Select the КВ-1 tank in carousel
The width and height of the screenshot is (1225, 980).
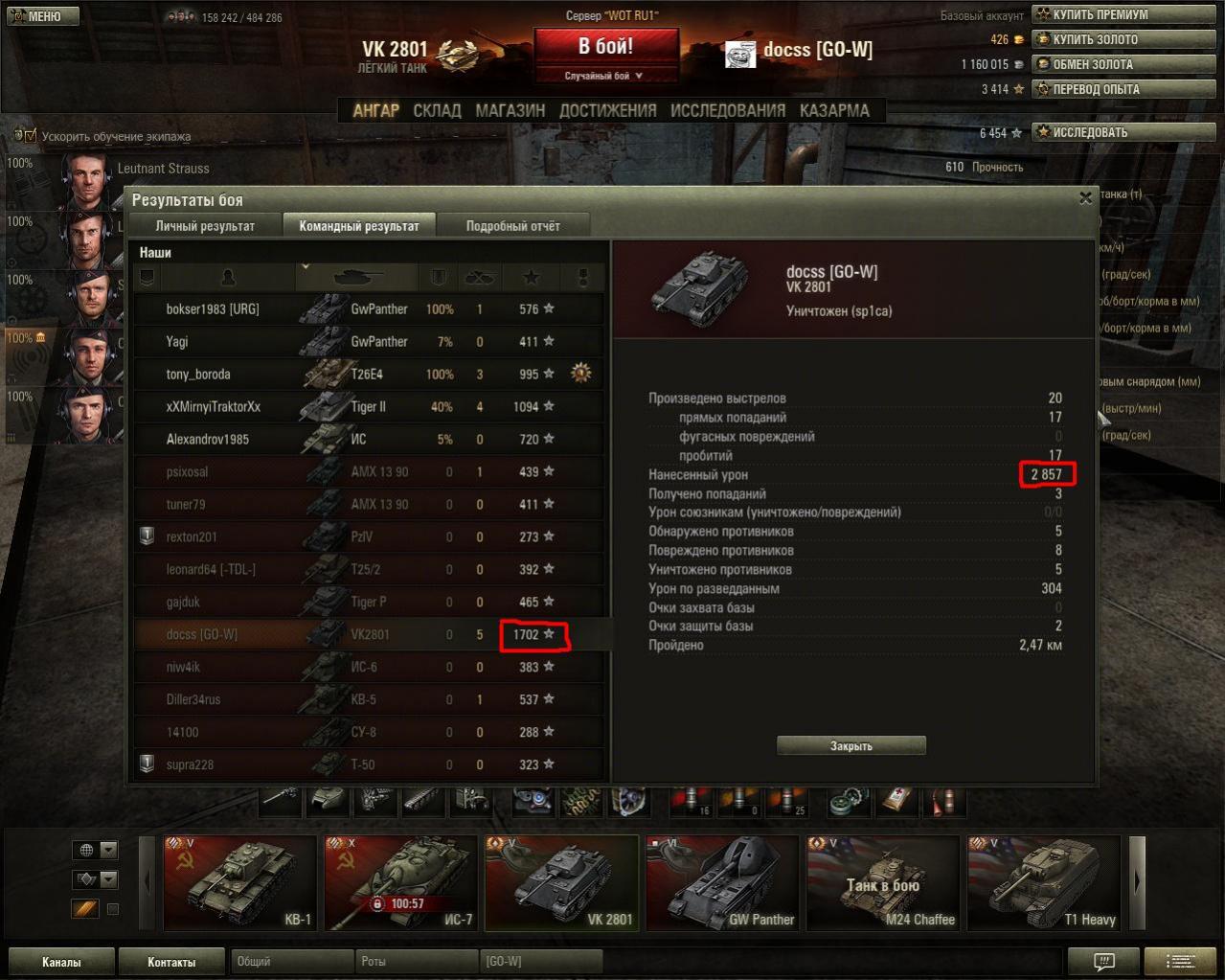pos(239,882)
